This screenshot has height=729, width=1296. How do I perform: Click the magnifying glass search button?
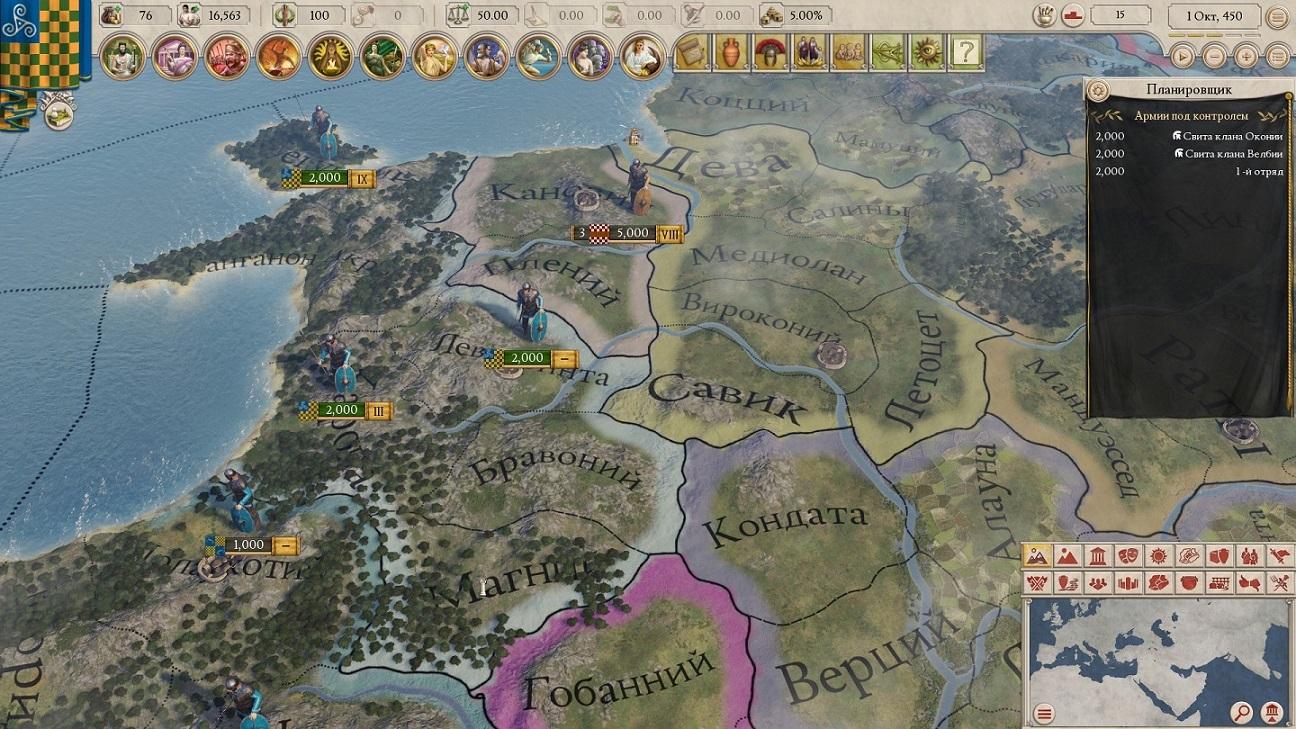(1241, 713)
